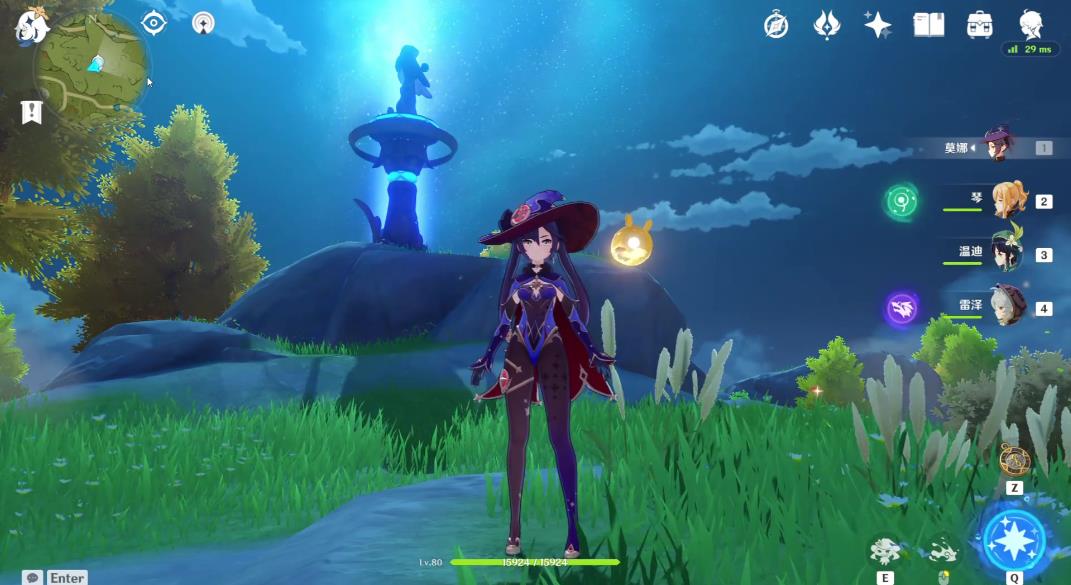Click the sprint button
Screen dimensions: 1071x585
(942, 551)
